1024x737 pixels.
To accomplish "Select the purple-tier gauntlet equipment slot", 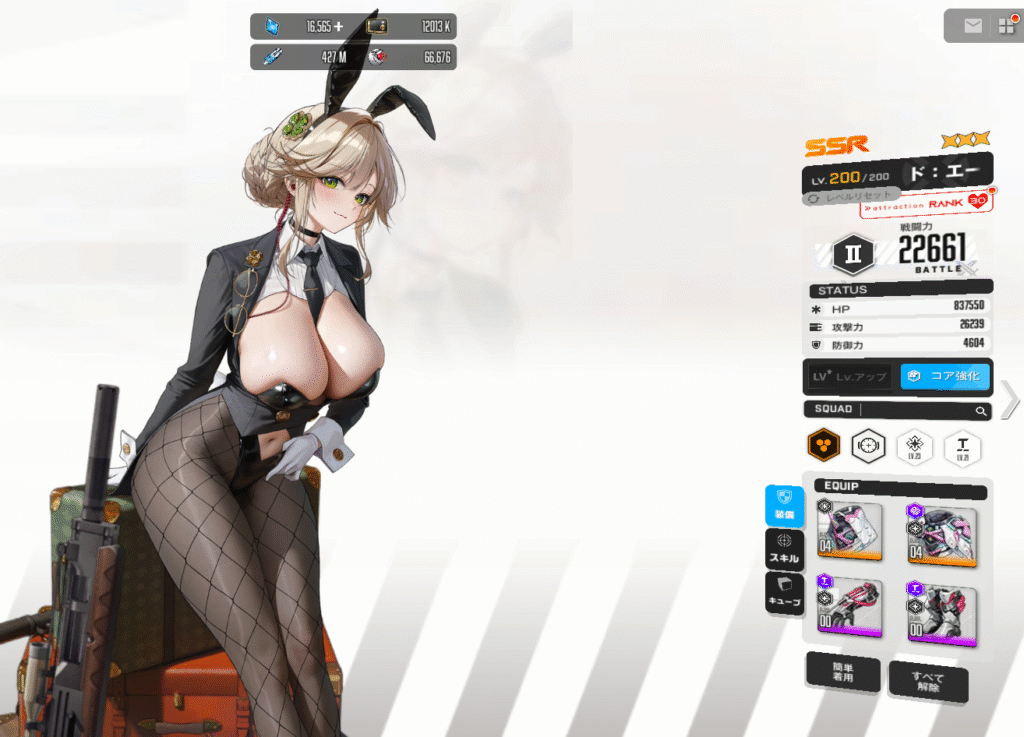I will click(x=849, y=608).
